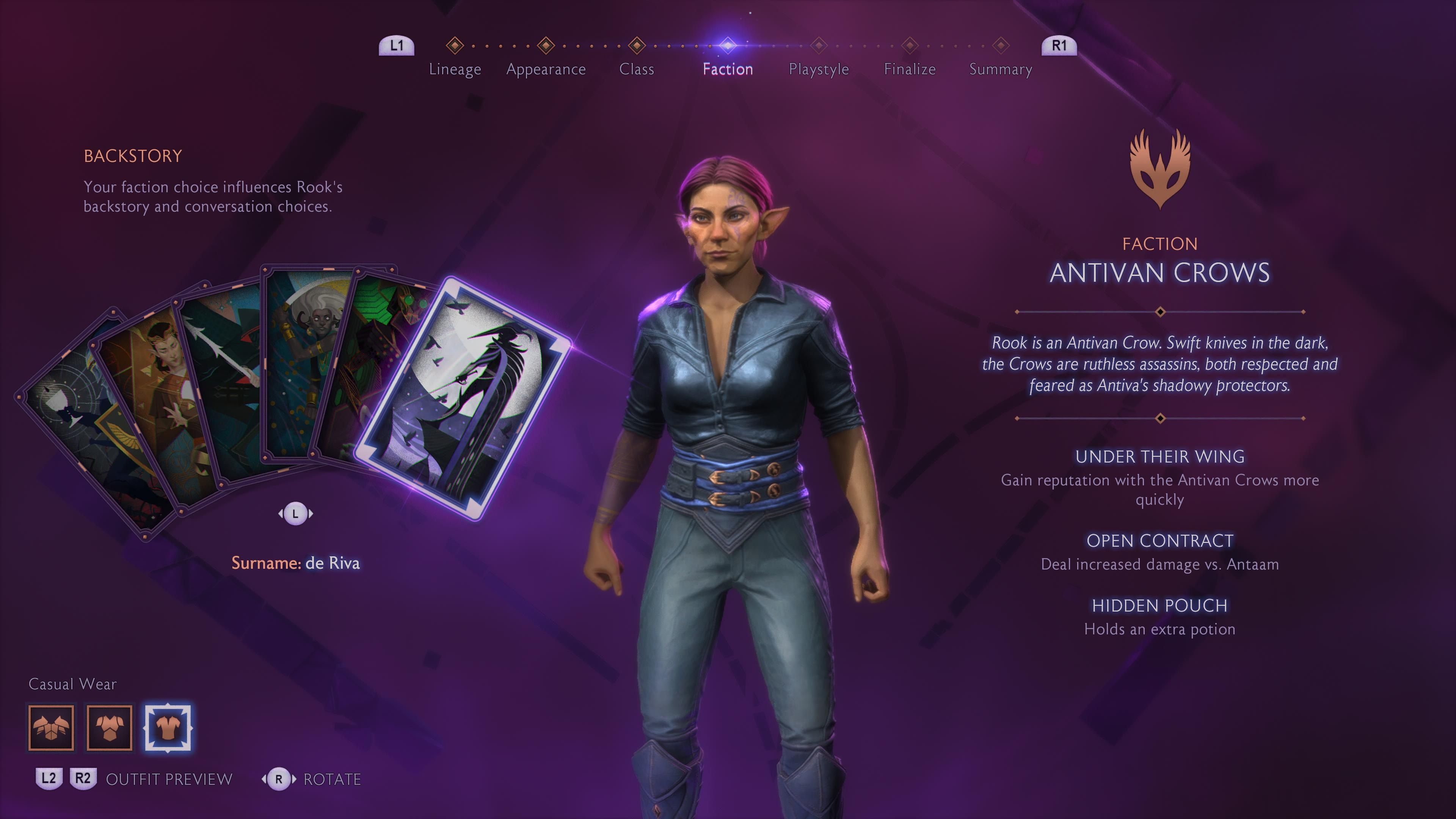Switch to the Lineage tab
Image resolution: width=1456 pixels, height=819 pixels.
tap(455, 68)
